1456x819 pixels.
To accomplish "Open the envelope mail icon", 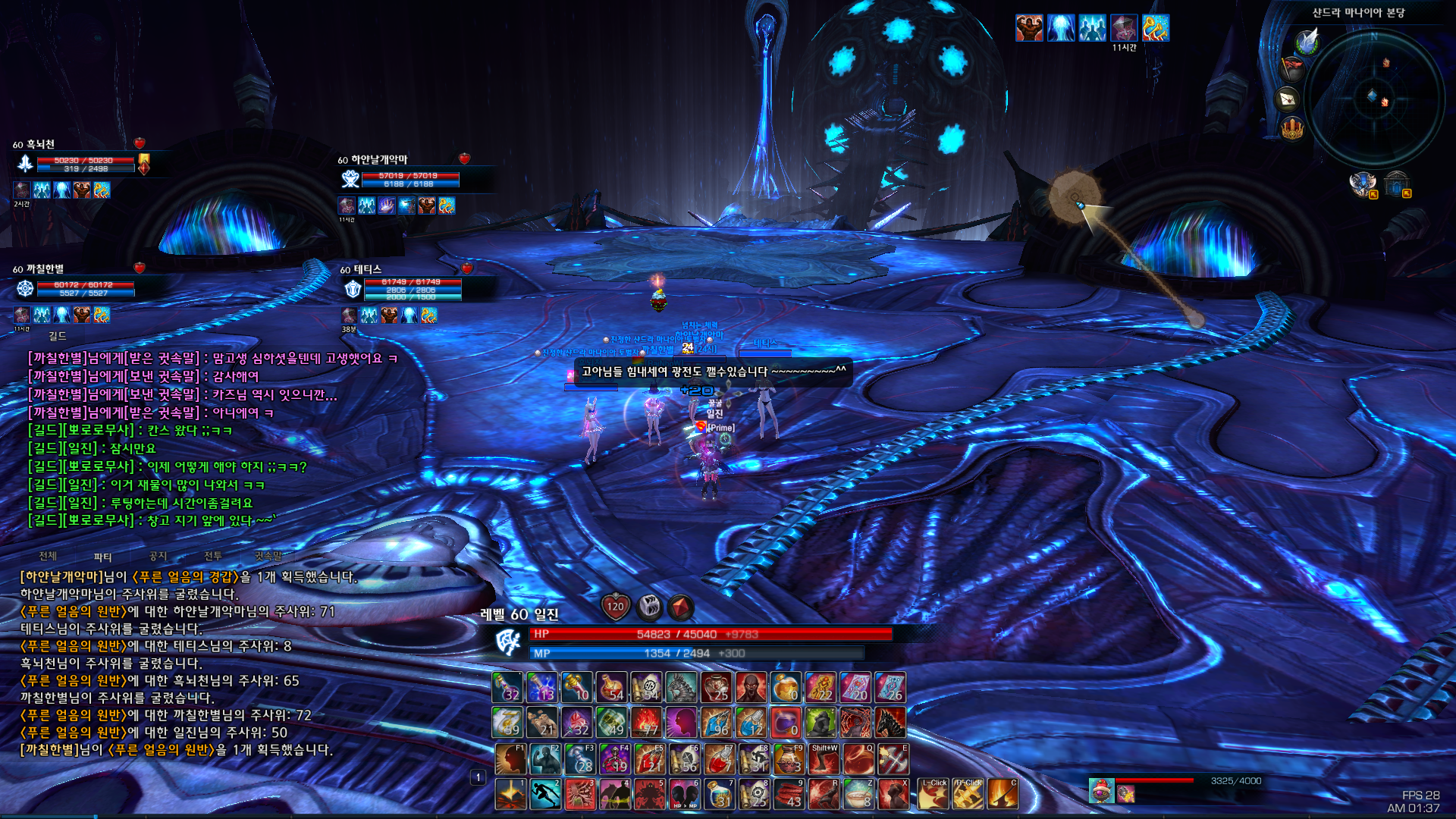I will pyautogui.click(x=1288, y=99).
